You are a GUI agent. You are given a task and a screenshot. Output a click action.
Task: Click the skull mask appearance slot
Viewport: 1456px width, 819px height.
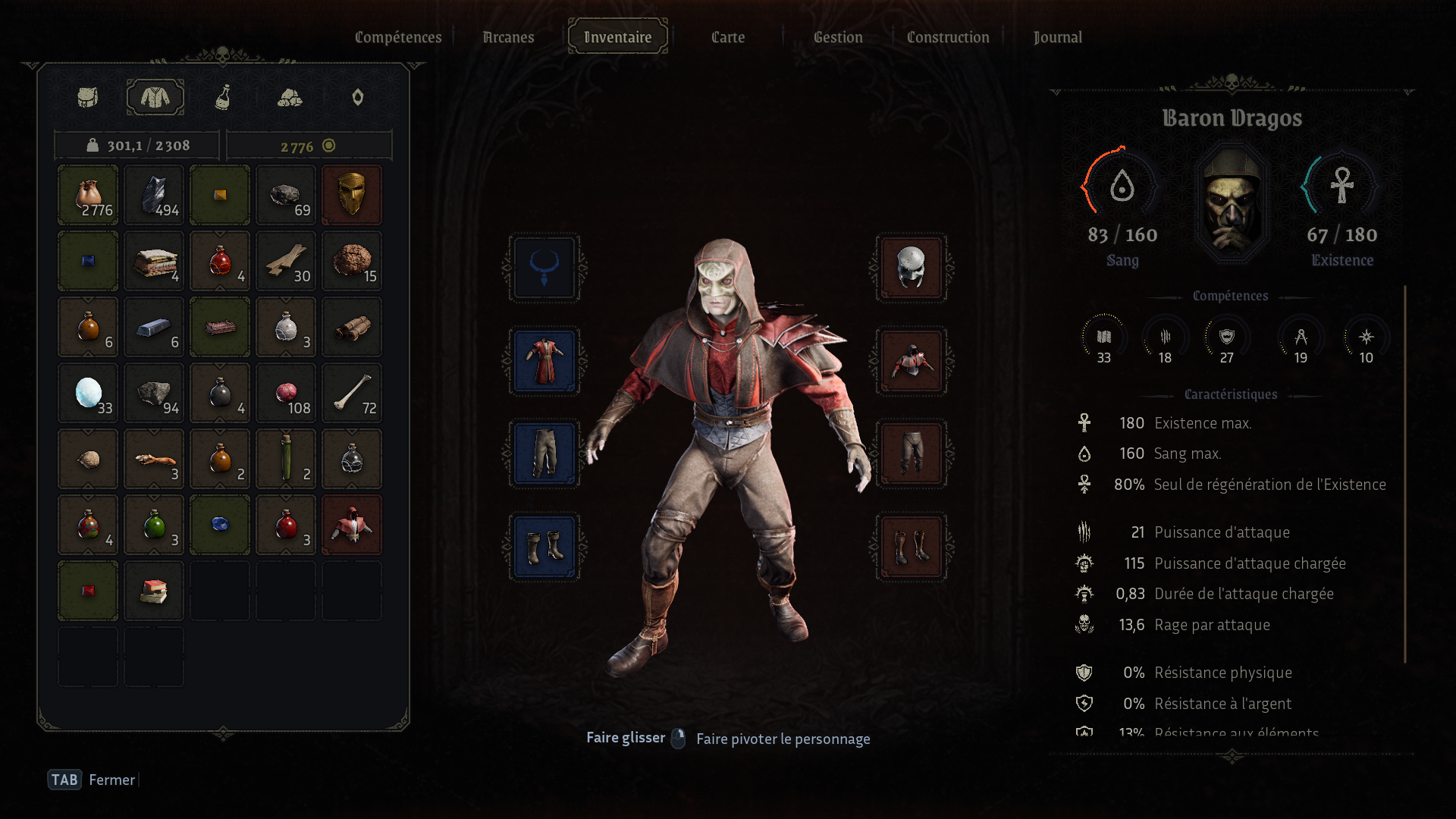[911, 268]
